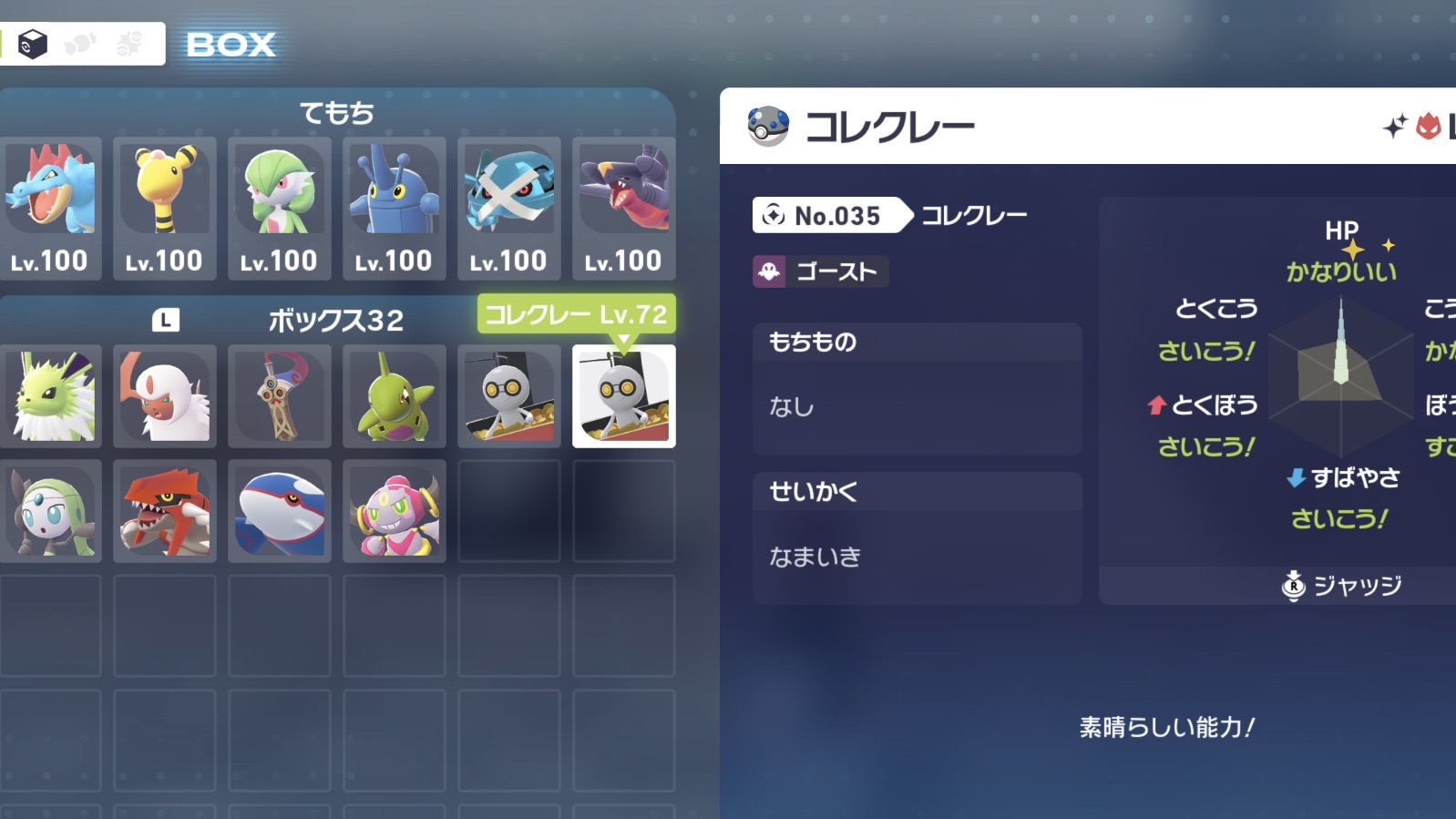Select the green Larvitar box slot
The image size is (1456, 819).
[395, 396]
